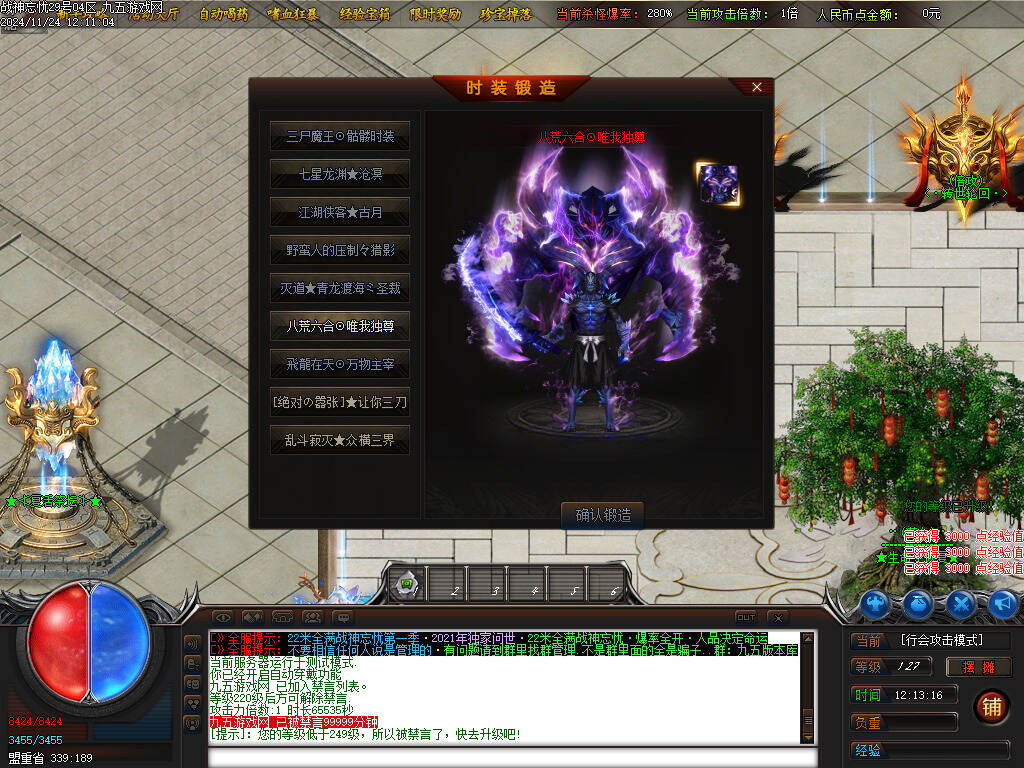Screen dimensions: 1024x768
Task: Pick the 乱斗寂灭★众横三界 costume
Action: point(340,440)
